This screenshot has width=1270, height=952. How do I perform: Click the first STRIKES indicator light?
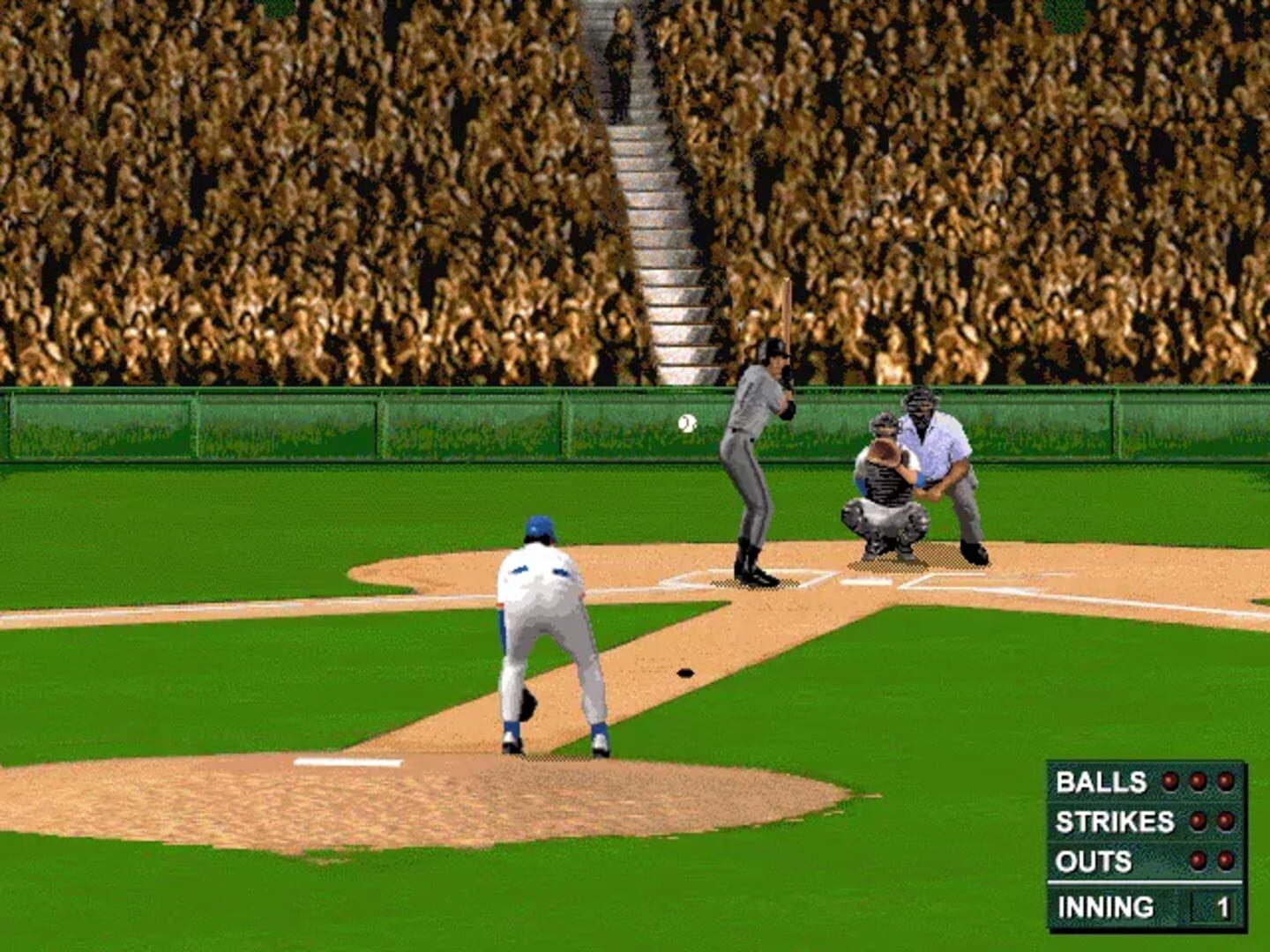(x=1198, y=822)
